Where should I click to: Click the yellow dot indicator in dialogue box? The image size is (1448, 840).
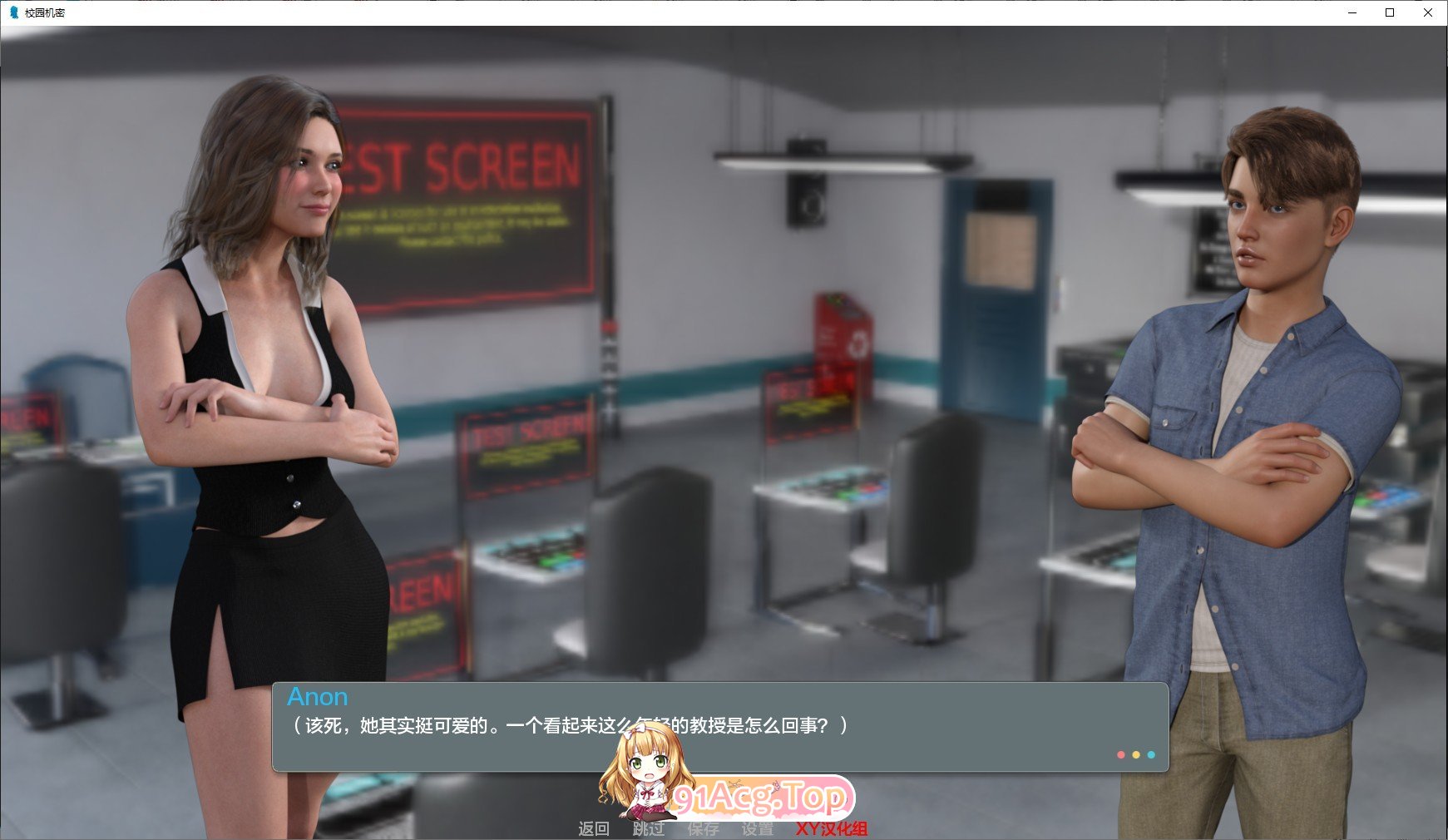pos(1134,755)
